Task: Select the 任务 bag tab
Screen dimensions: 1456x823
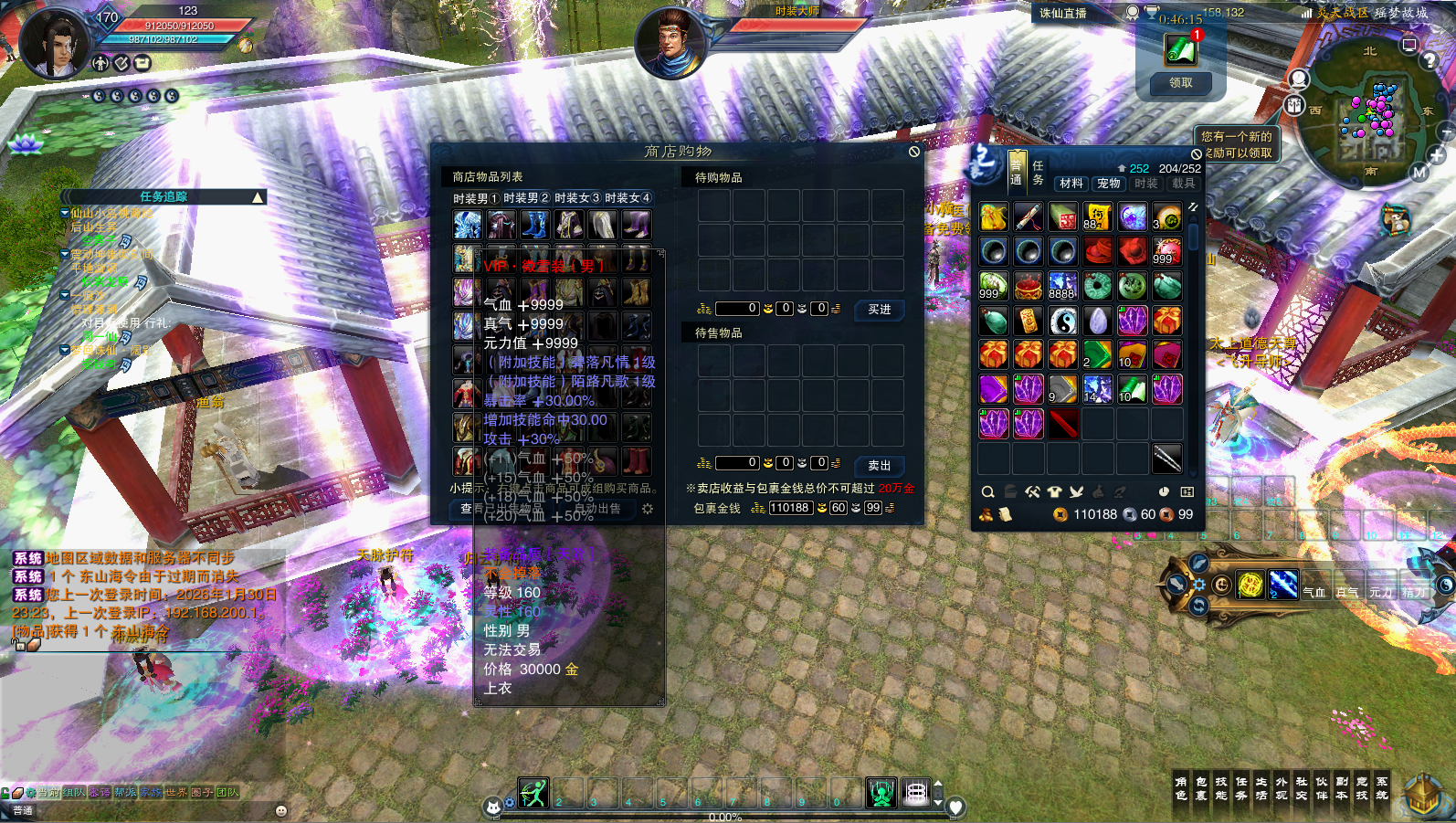Action: tap(1038, 173)
